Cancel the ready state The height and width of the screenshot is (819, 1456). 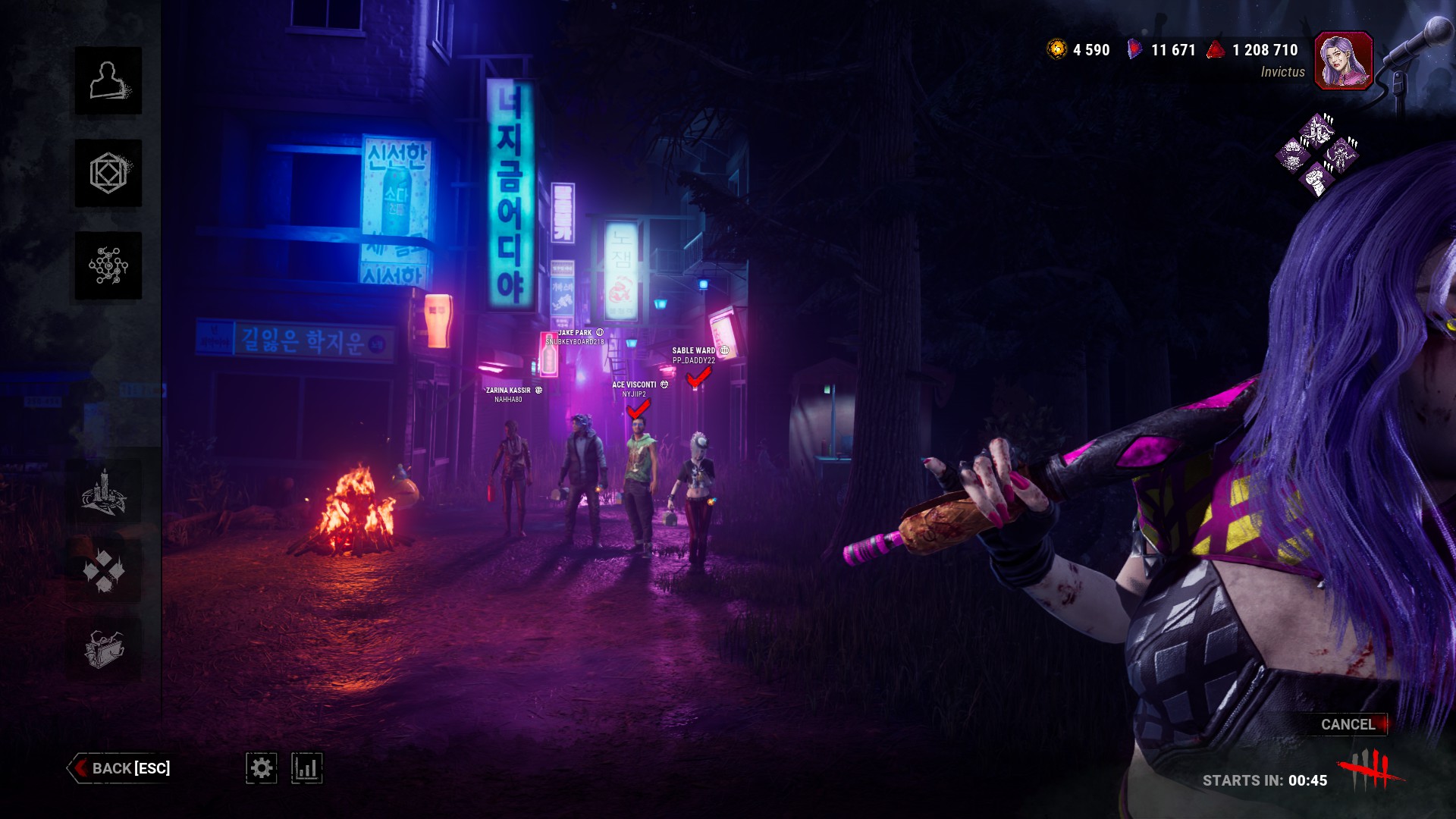point(1348,724)
